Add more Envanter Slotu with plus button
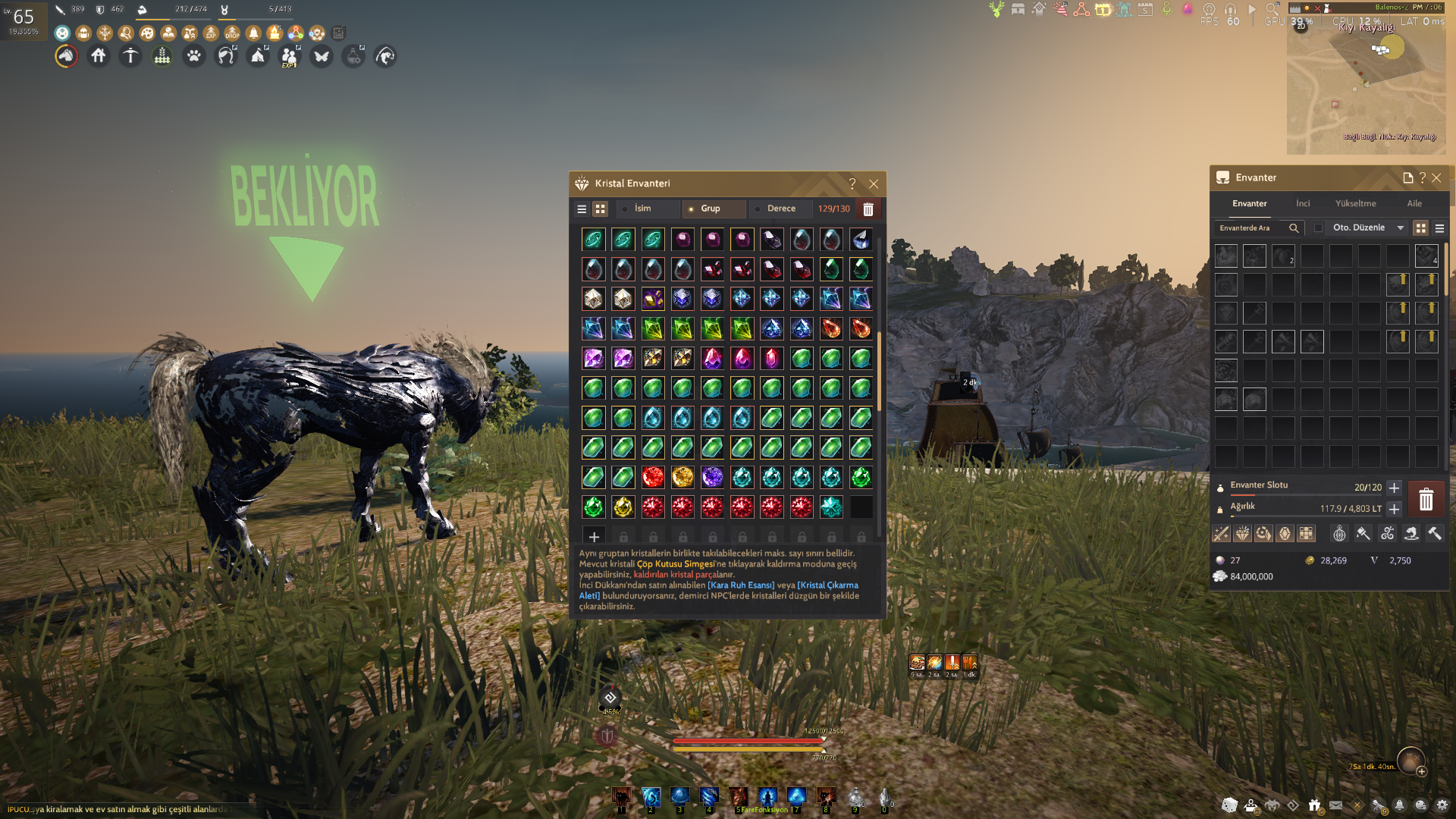Viewport: 1456px width, 819px height. (1394, 488)
